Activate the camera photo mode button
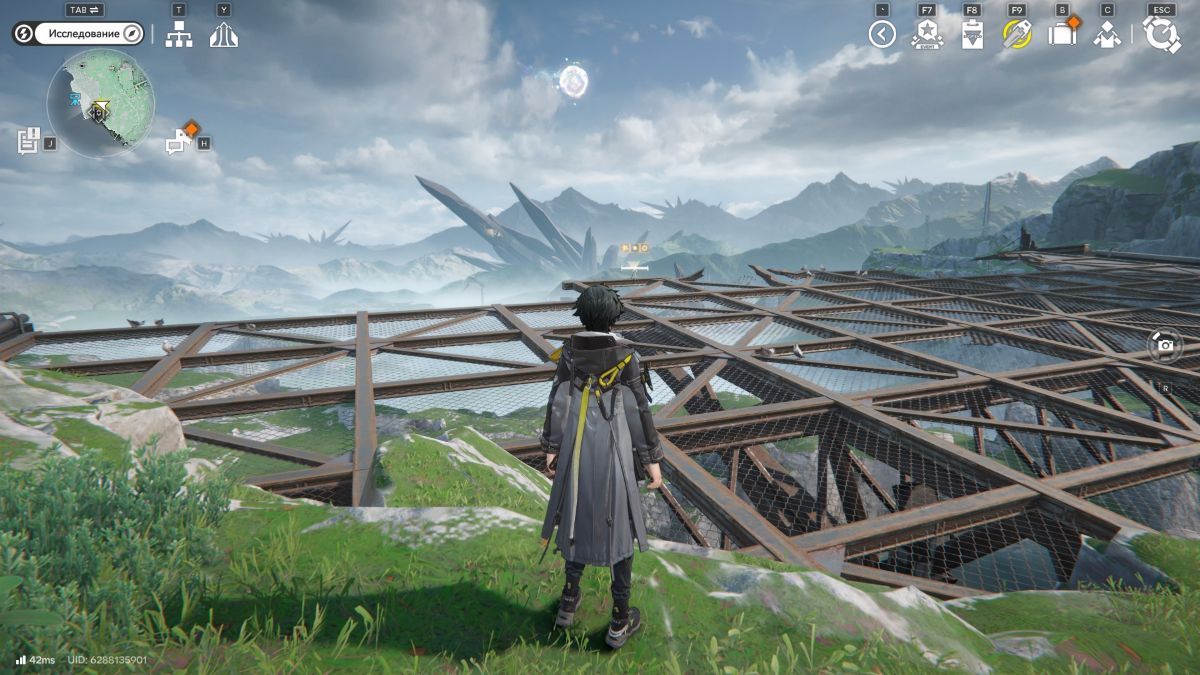 [x=1165, y=346]
